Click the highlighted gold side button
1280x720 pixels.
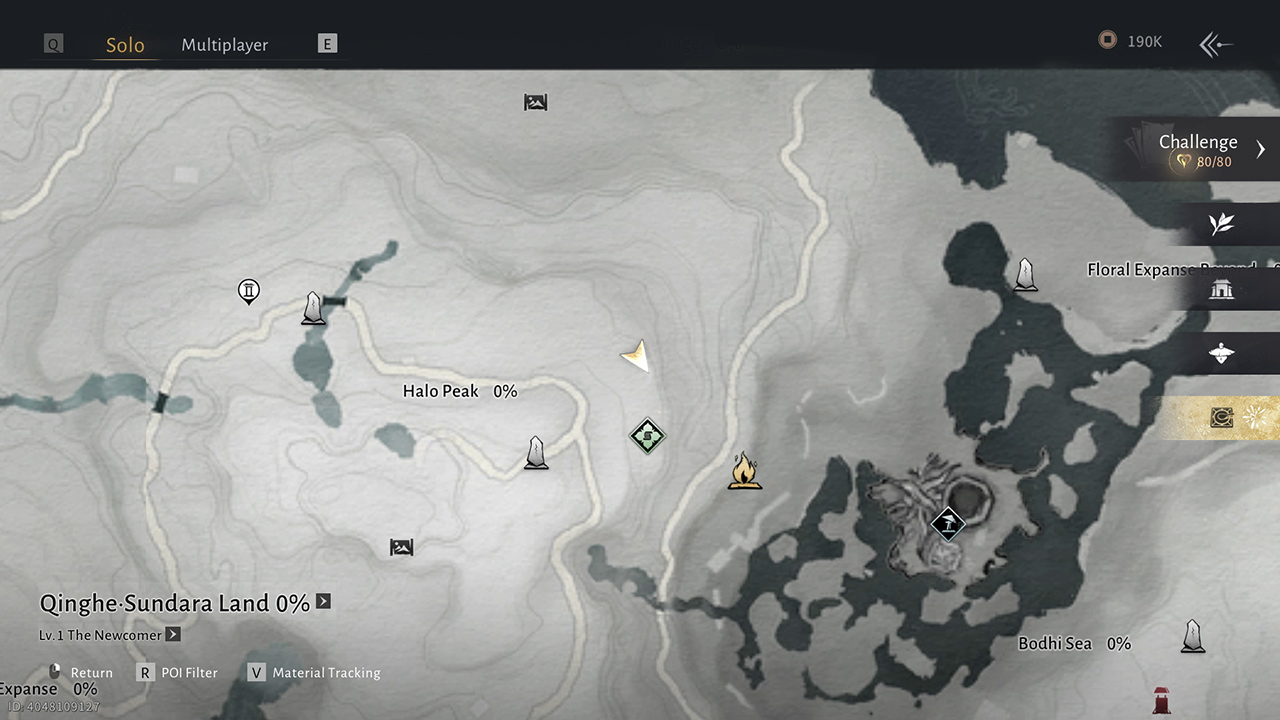[x=1222, y=418]
